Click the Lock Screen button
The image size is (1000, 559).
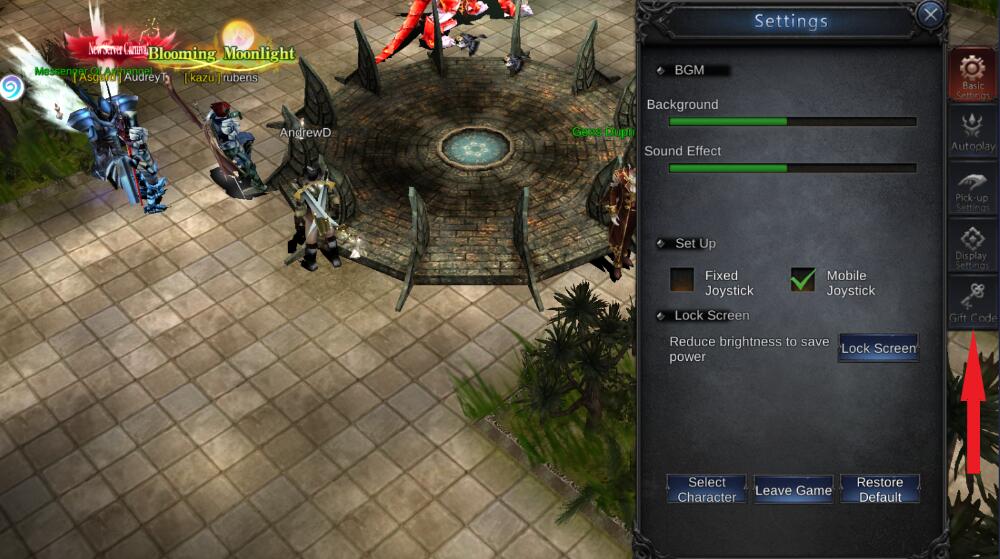pyautogui.click(x=878, y=348)
